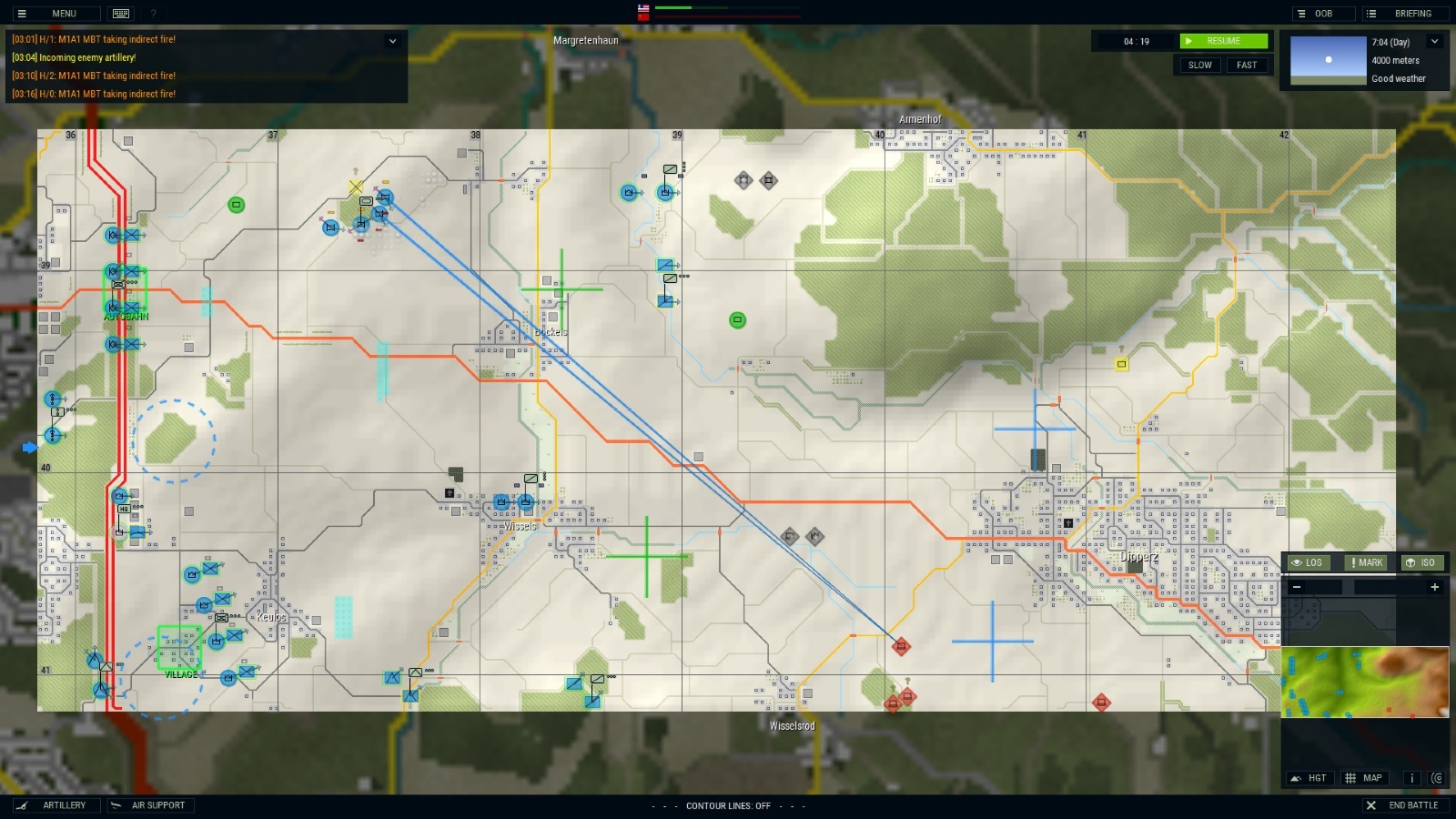
Task: Toggle the LOS line-of-sight view
Action: 1309,562
